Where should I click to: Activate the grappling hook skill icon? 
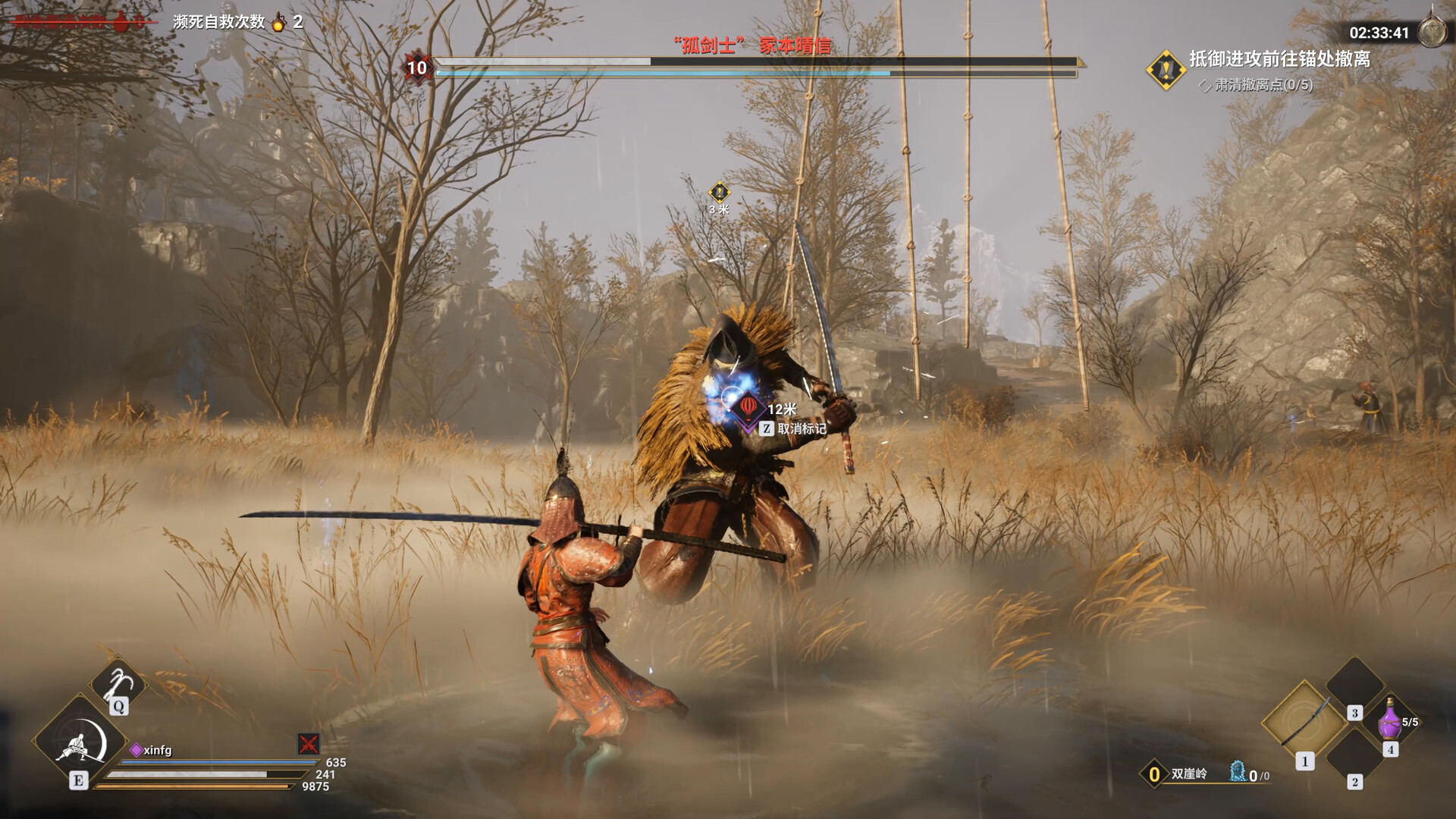pyautogui.click(x=118, y=682)
